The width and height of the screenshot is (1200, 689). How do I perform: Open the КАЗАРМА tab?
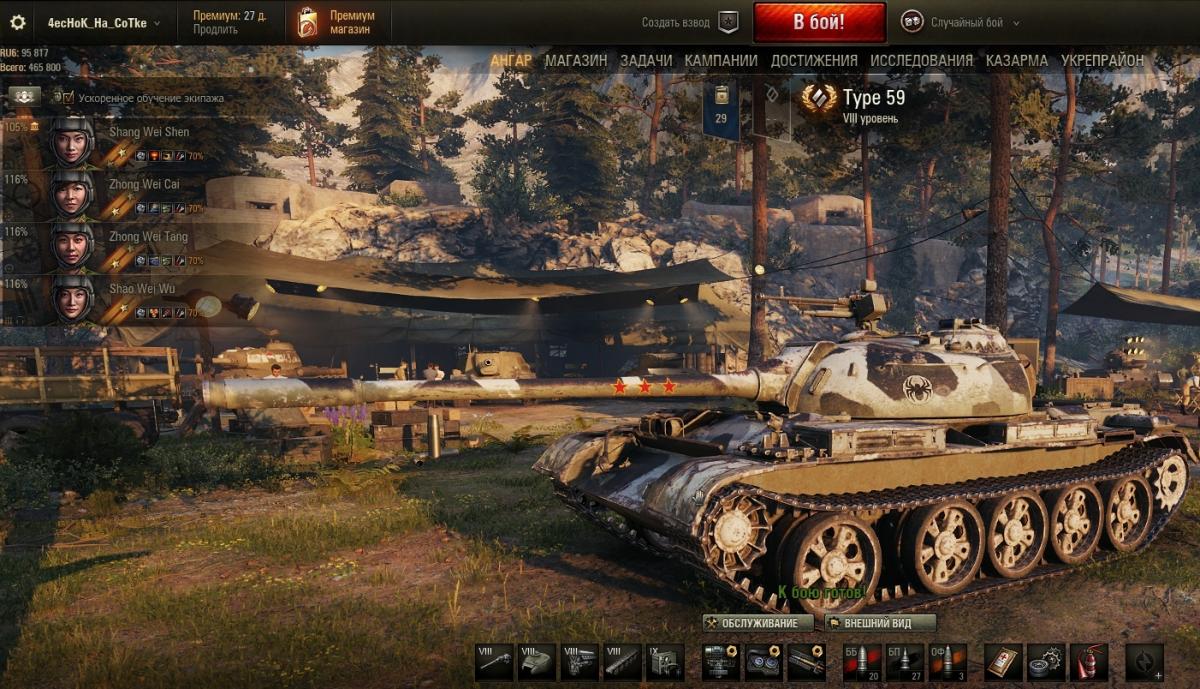point(1017,60)
